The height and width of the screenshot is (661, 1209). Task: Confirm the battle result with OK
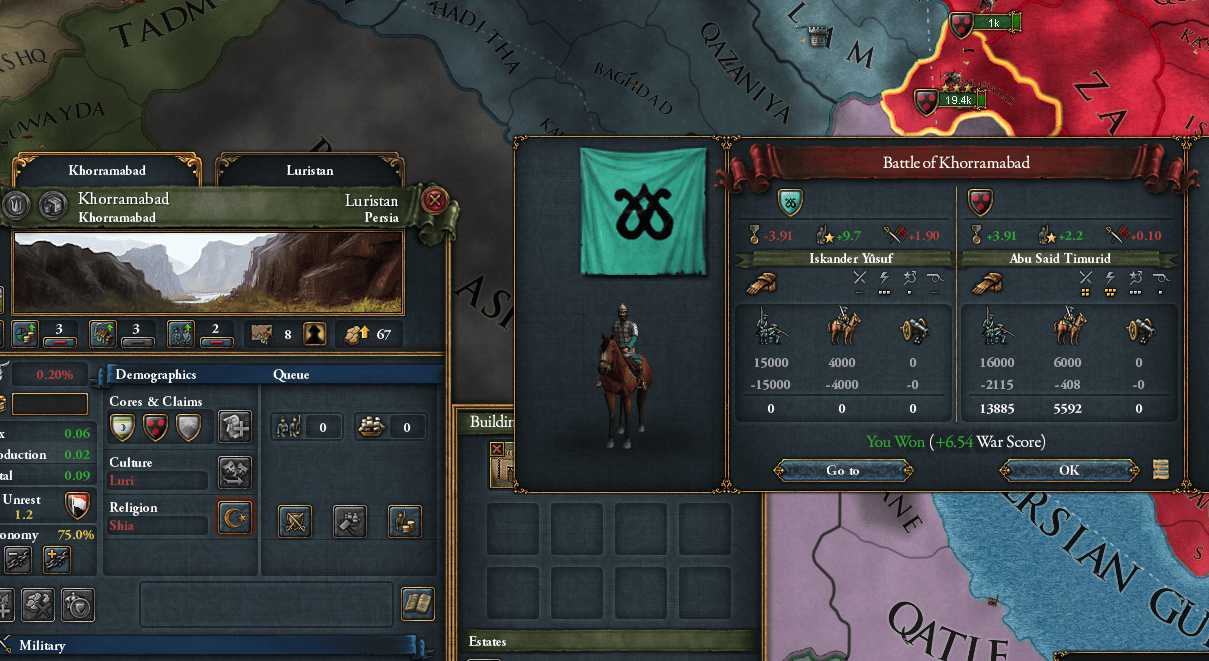[x=1069, y=470]
